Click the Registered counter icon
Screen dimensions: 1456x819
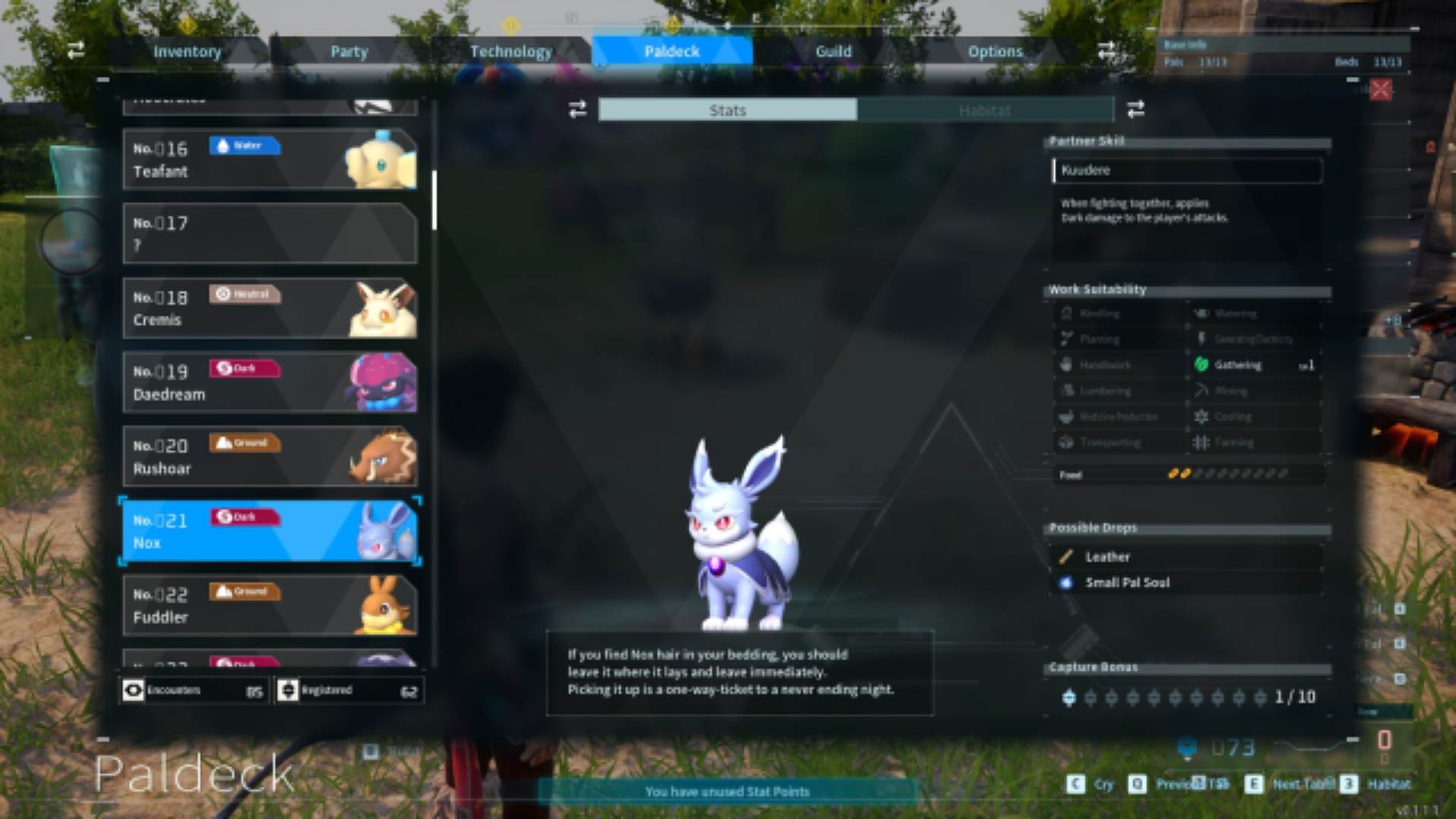[288, 690]
